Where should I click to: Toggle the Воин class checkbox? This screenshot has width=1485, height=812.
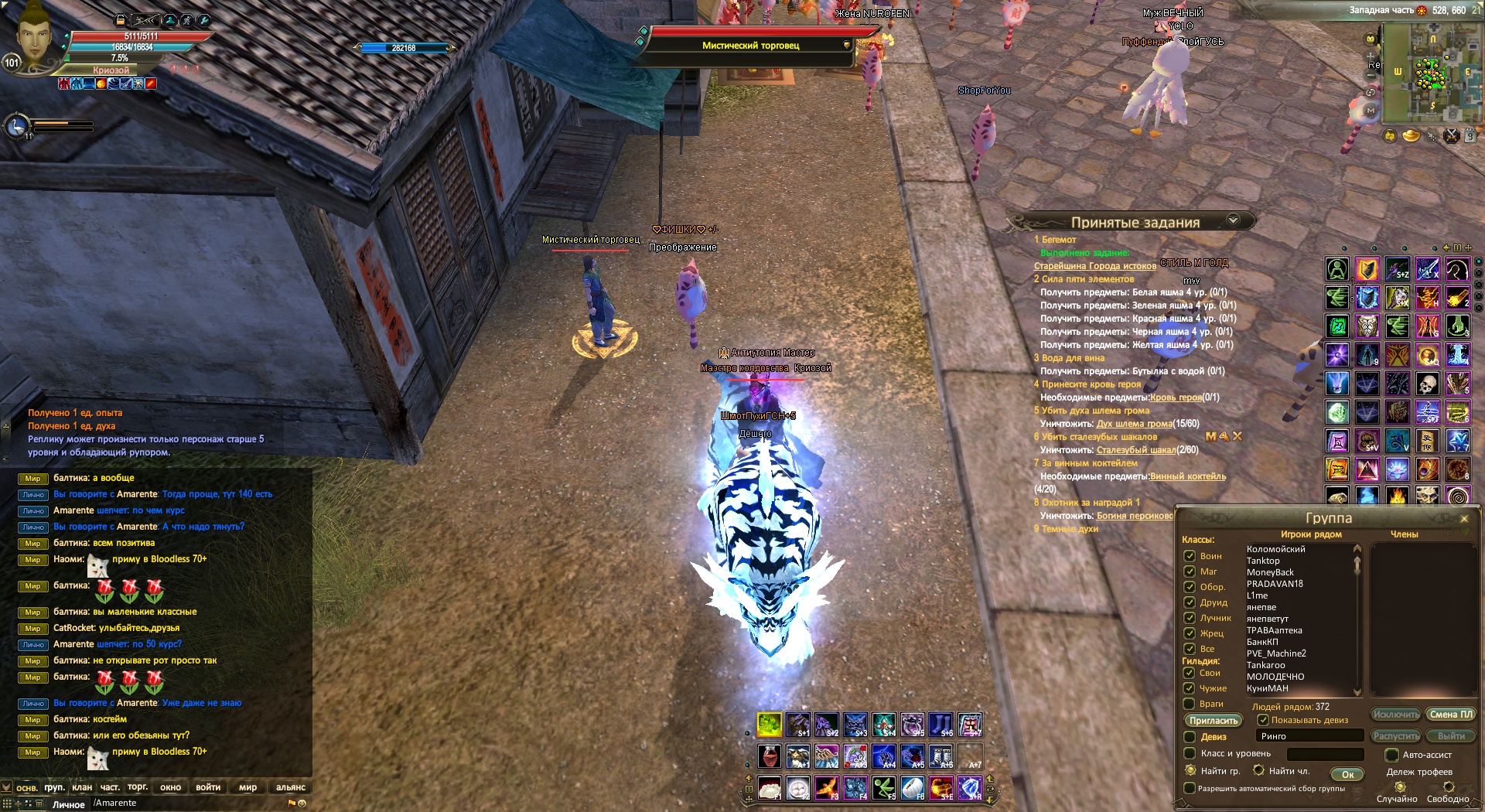tap(1190, 556)
